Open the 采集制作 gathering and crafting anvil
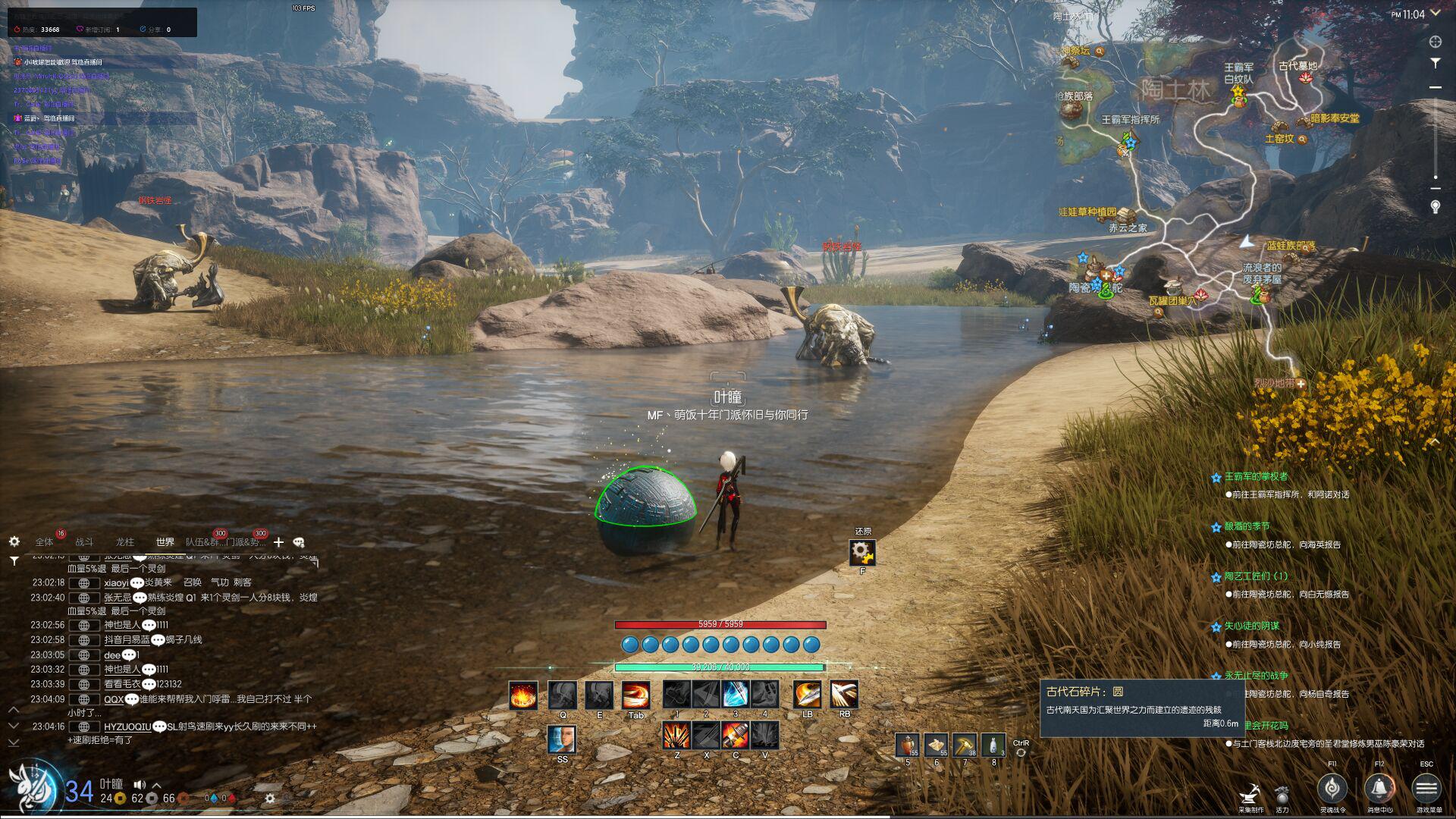The image size is (1456, 819). click(1250, 795)
